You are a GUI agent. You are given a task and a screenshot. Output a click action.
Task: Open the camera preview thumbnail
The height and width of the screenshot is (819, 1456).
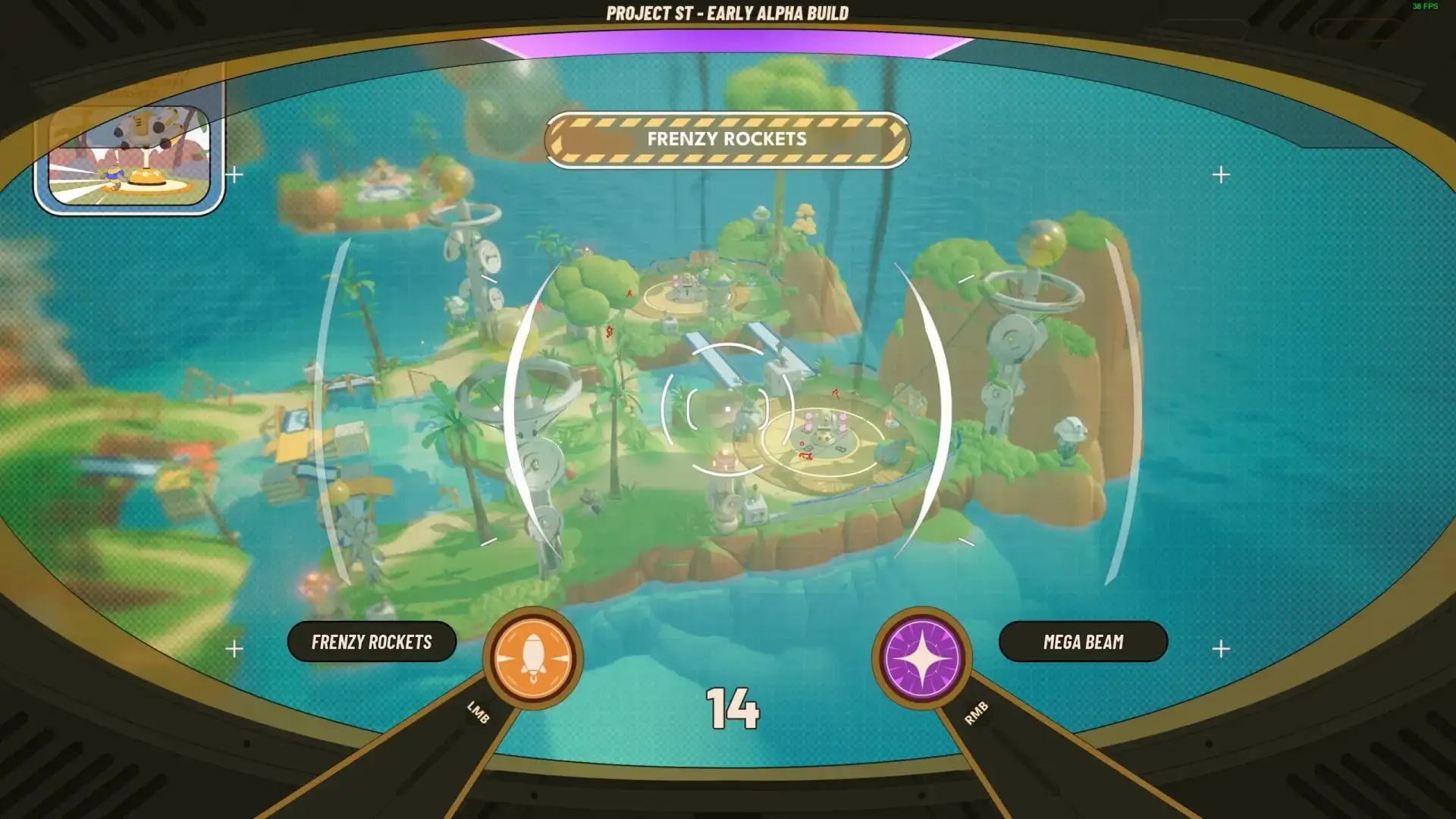129,157
